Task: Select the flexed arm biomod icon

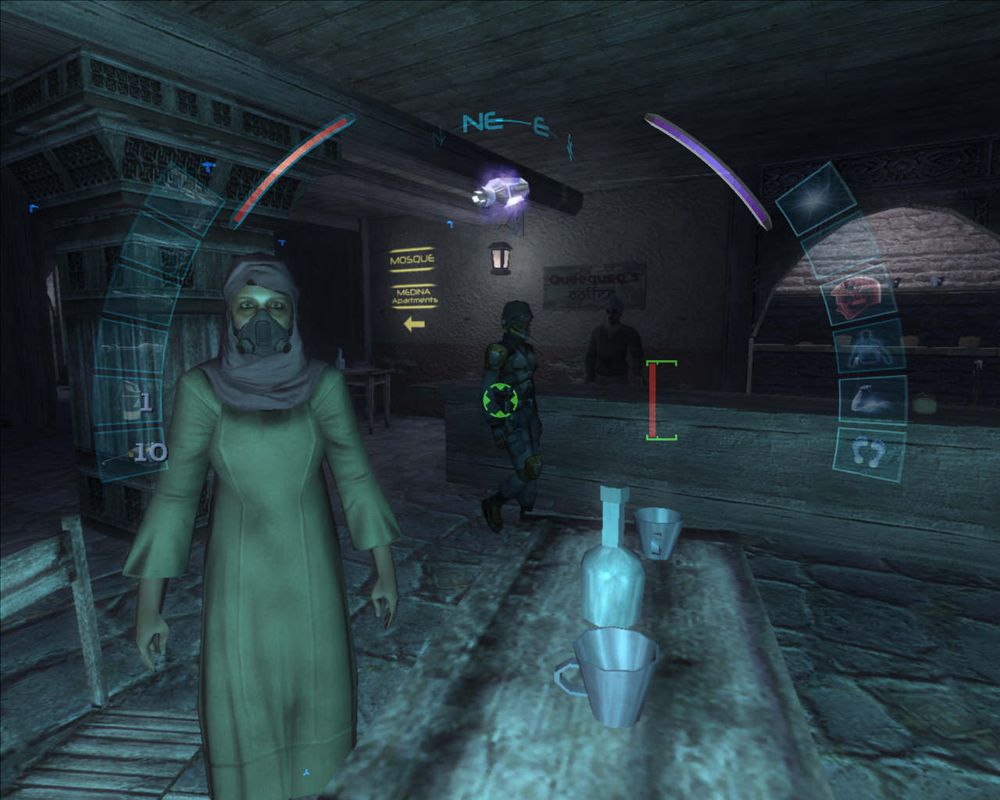Action: tap(872, 400)
